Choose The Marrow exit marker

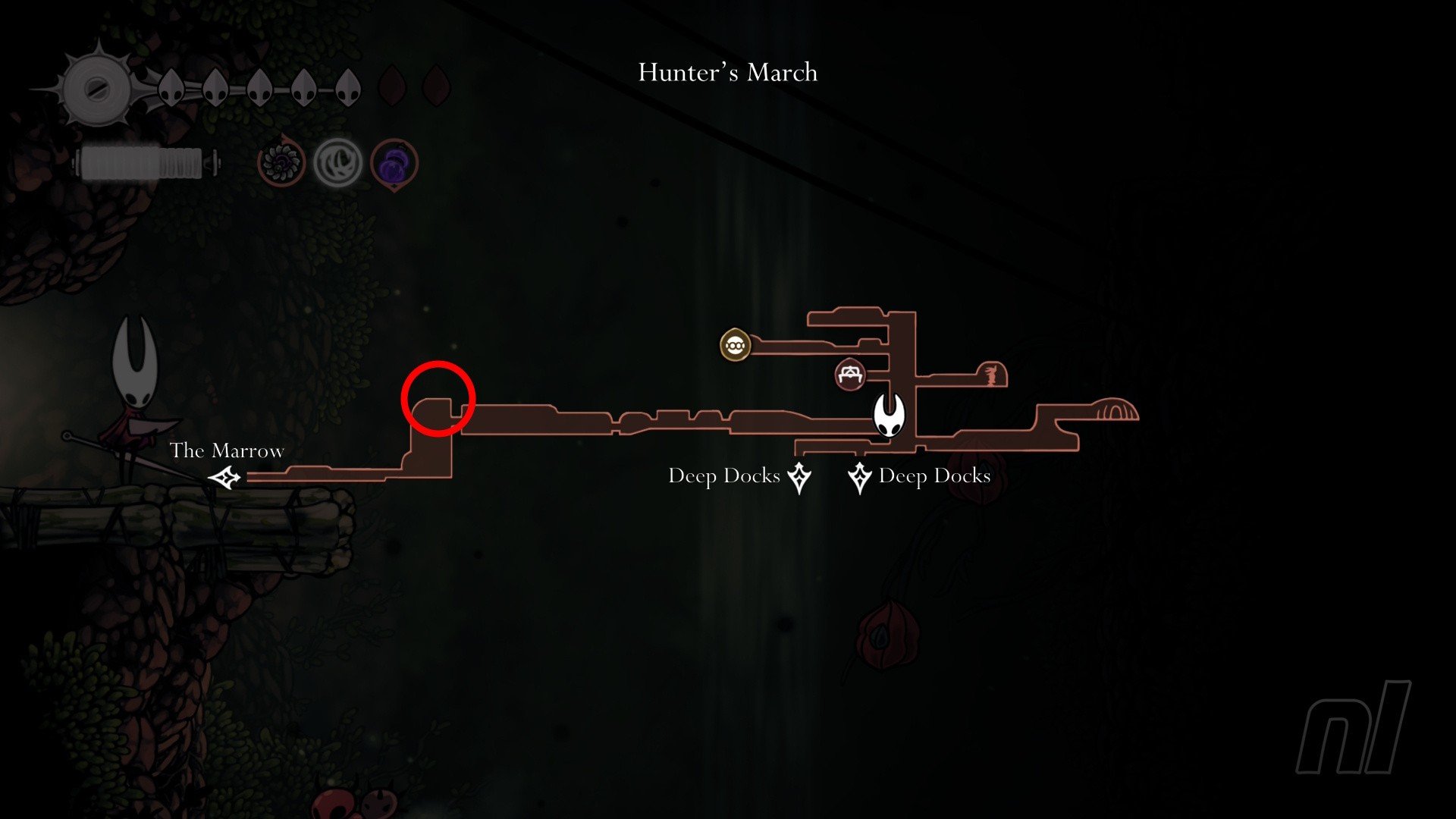click(x=225, y=479)
